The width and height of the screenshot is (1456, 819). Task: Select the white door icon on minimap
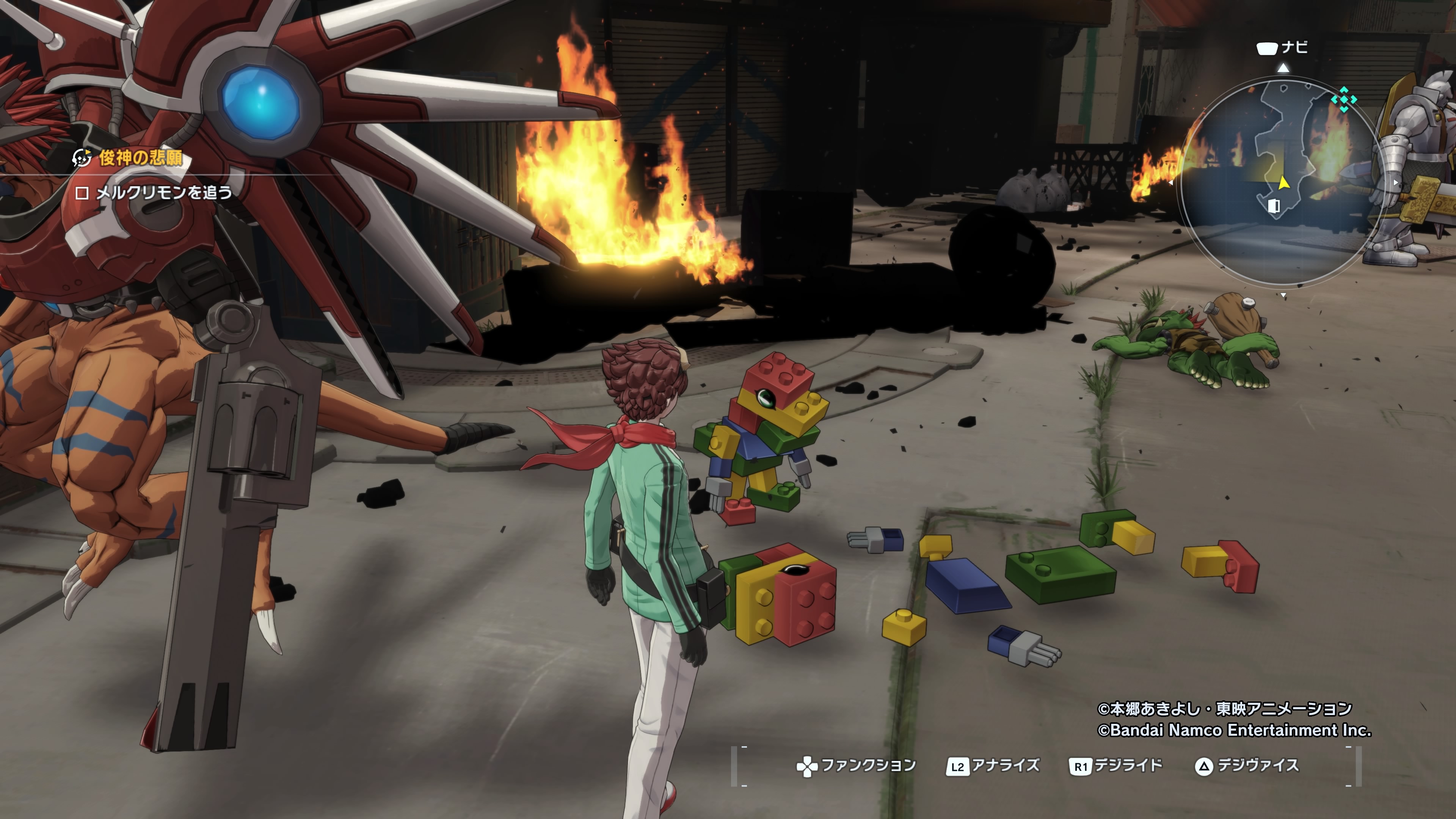click(x=1274, y=205)
